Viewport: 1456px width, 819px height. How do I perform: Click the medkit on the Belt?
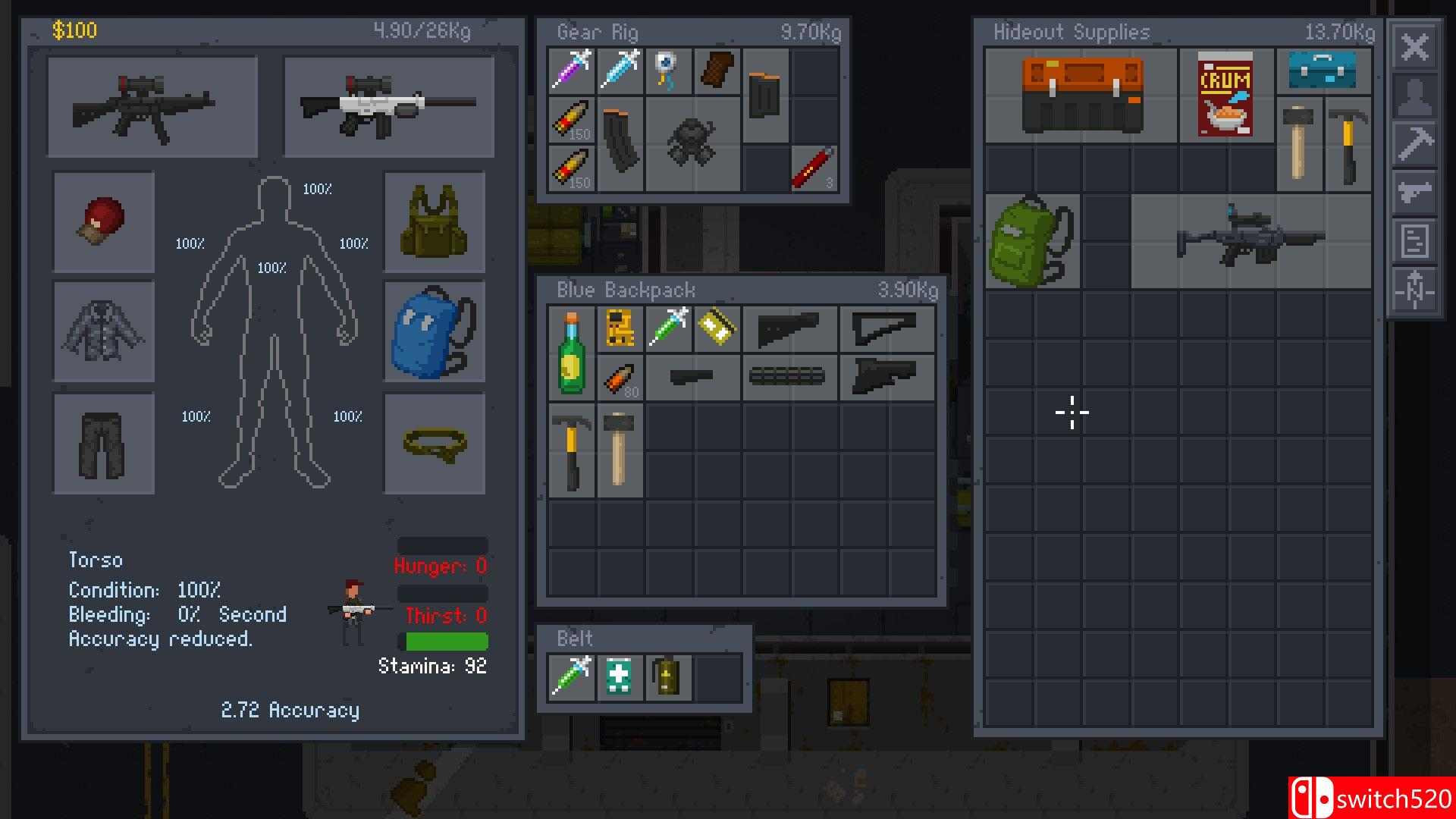click(x=620, y=677)
